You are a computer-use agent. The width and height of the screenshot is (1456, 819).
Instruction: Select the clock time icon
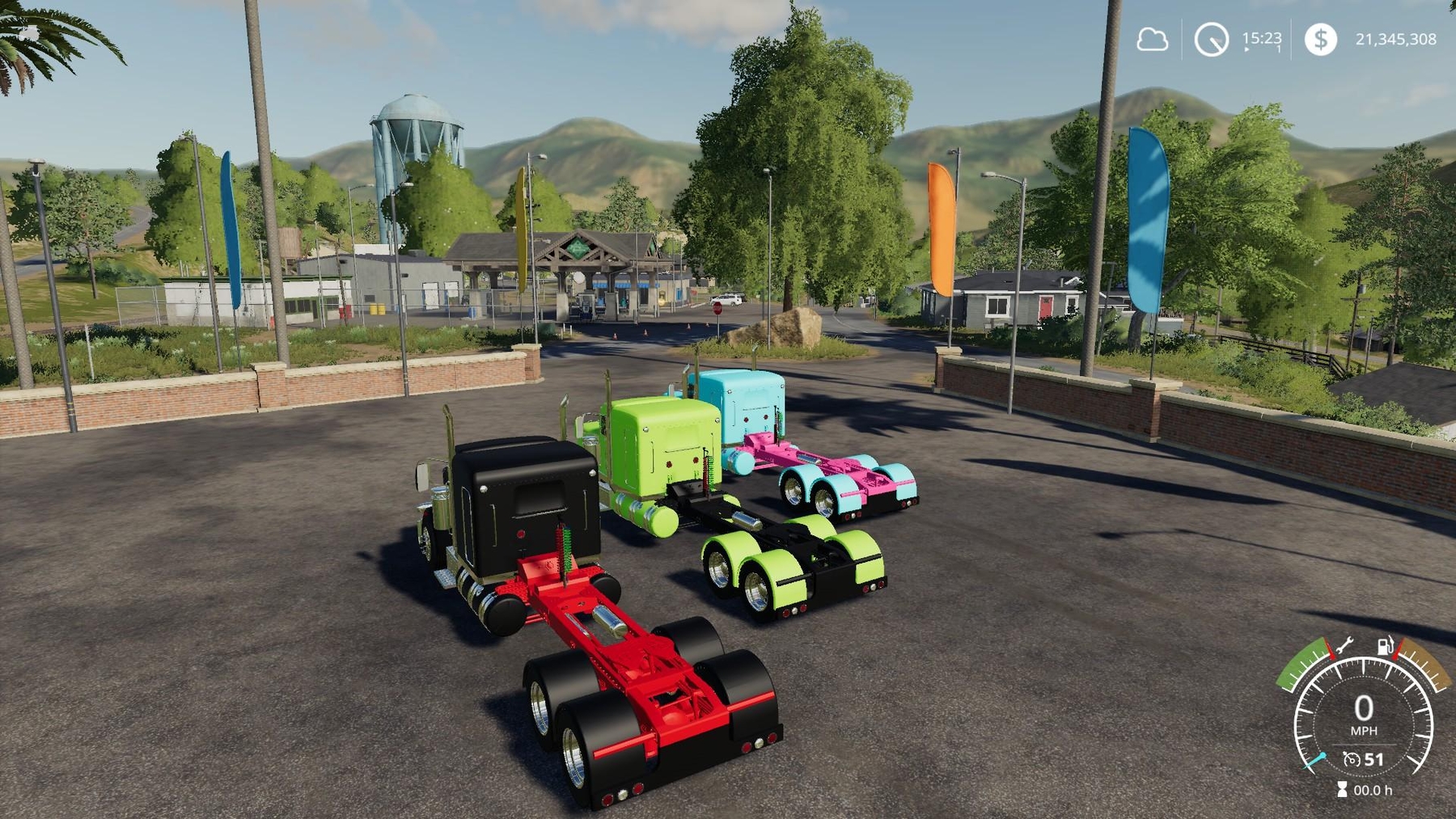(x=1211, y=39)
